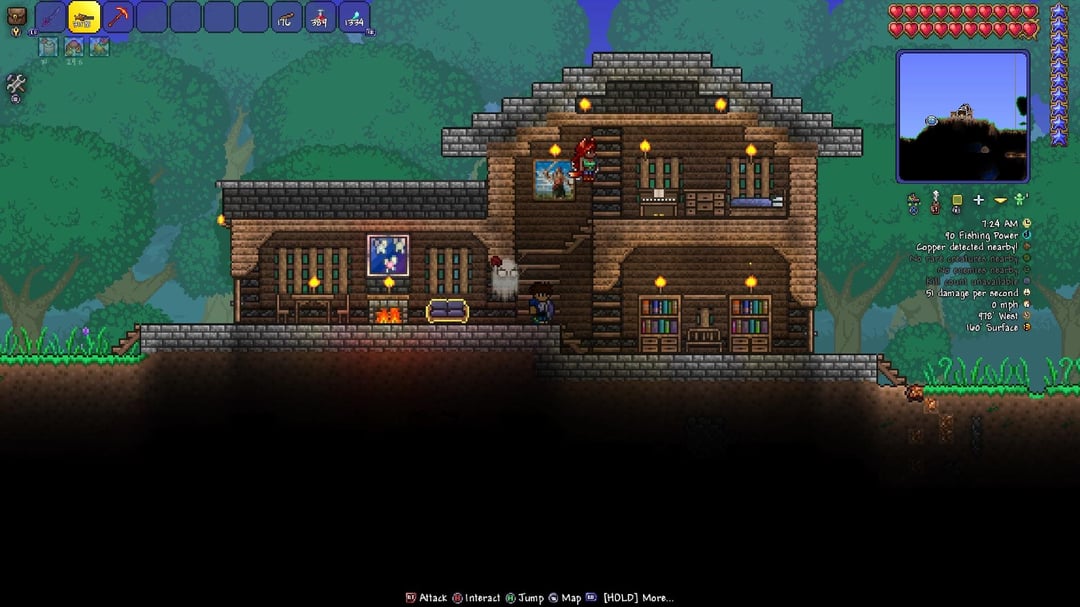
Task: Toggle the watch time info icon
Action: [1026, 223]
